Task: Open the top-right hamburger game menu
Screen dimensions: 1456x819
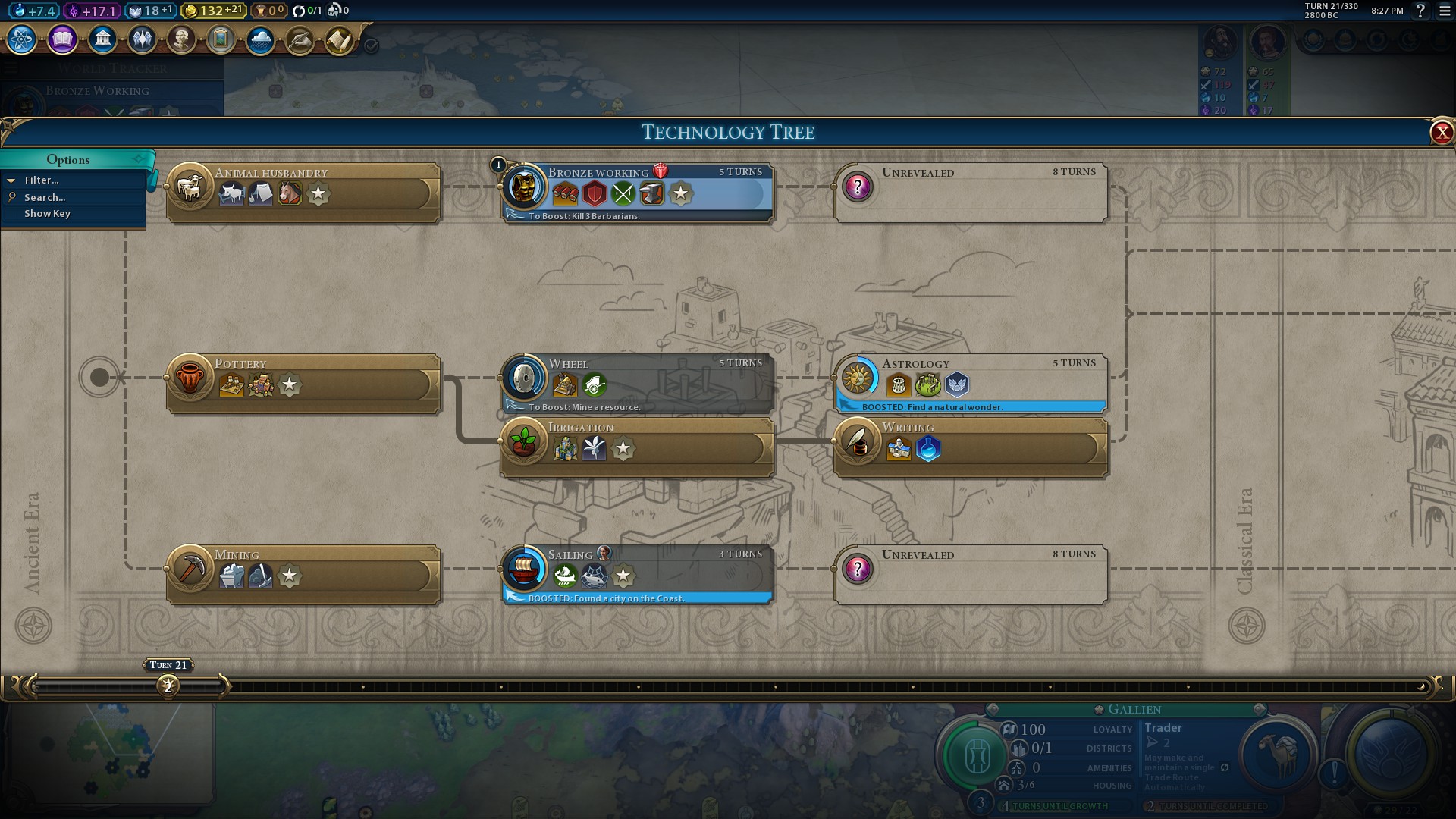Action: pos(1445,11)
